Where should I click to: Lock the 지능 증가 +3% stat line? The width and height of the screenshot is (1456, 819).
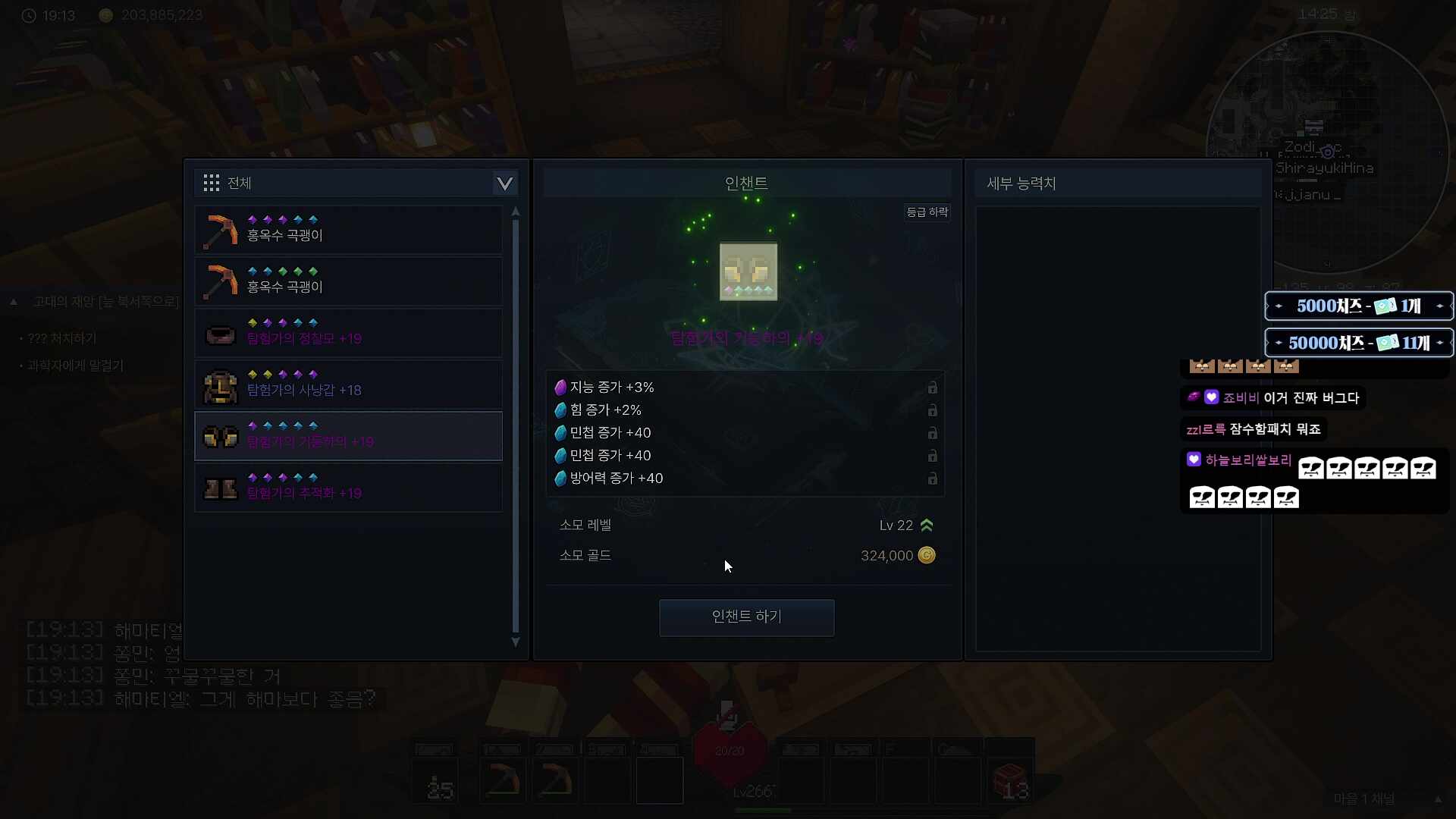932,388
